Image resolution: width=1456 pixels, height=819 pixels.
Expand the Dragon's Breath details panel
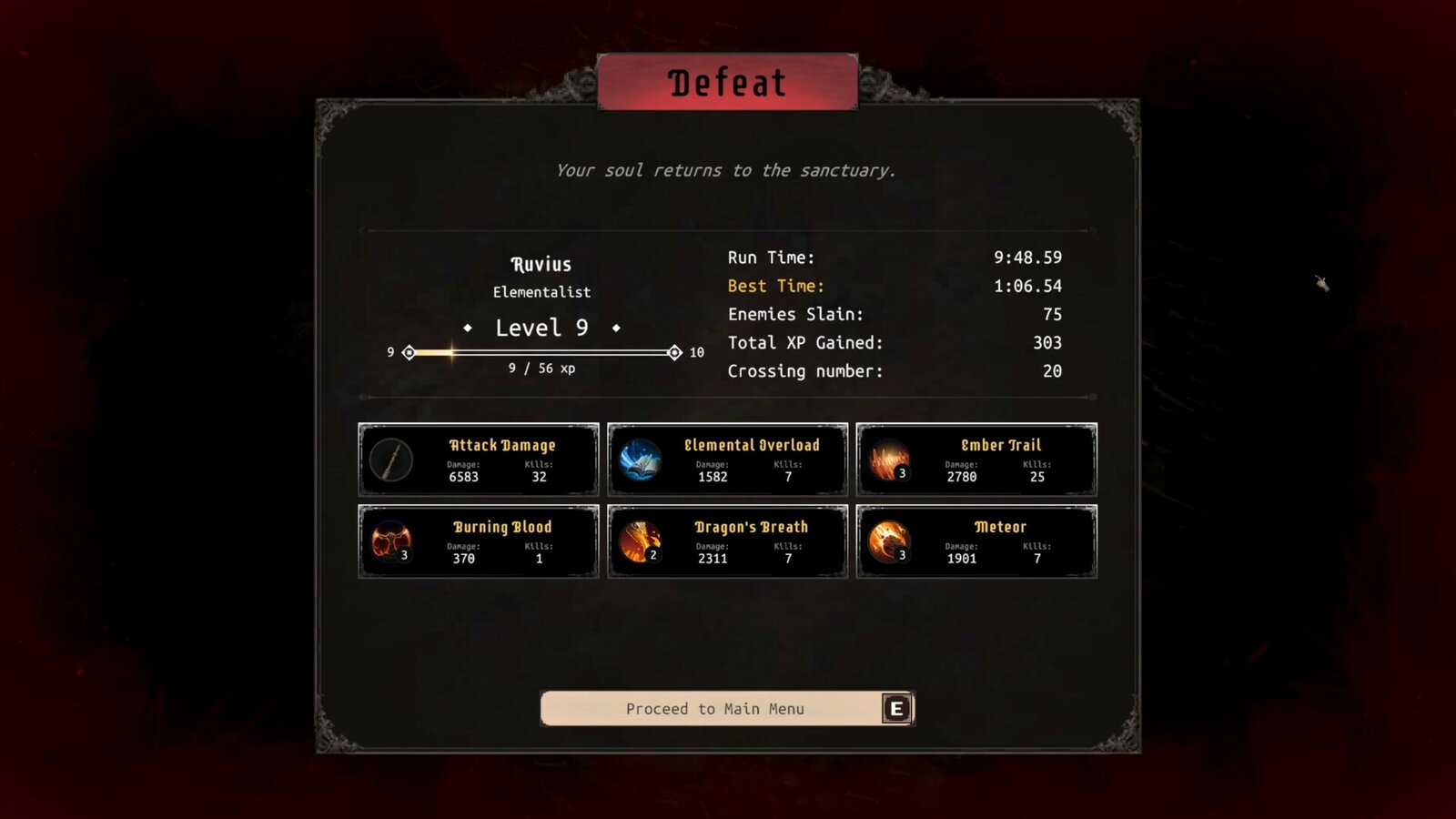pos(727,541)
